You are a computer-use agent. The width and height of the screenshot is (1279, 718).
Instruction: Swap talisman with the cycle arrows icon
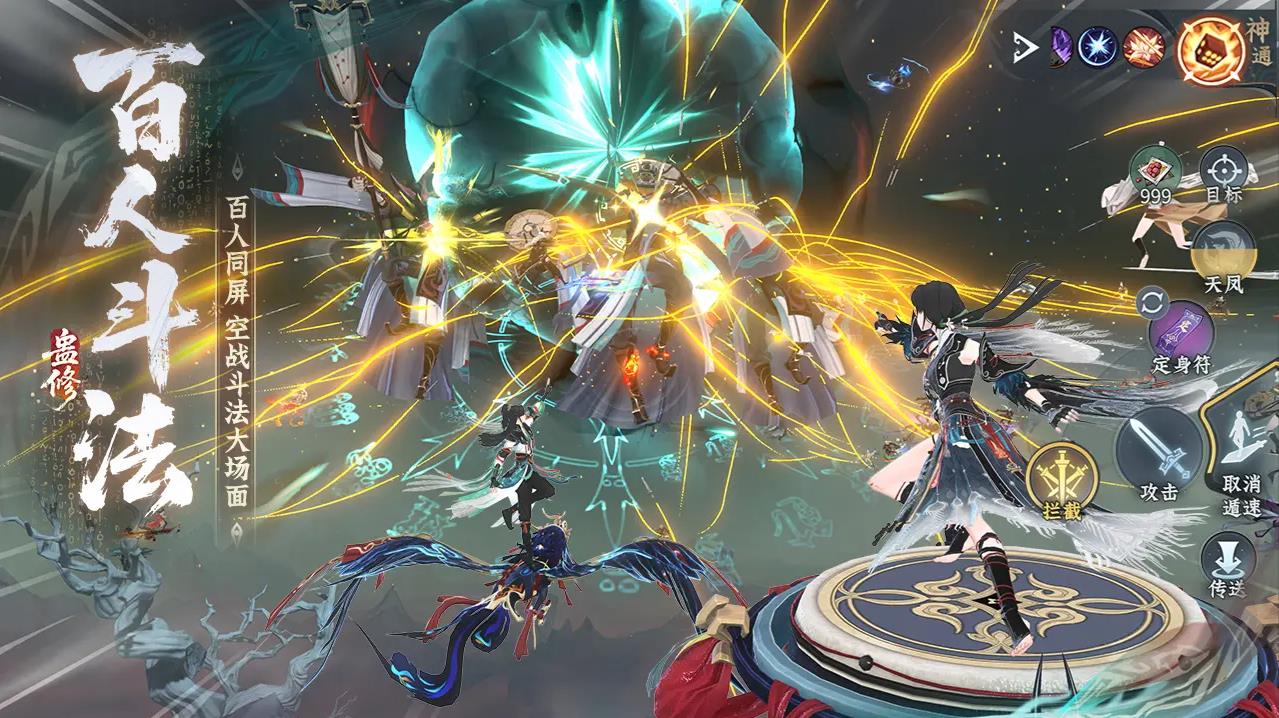point(1150,301)
